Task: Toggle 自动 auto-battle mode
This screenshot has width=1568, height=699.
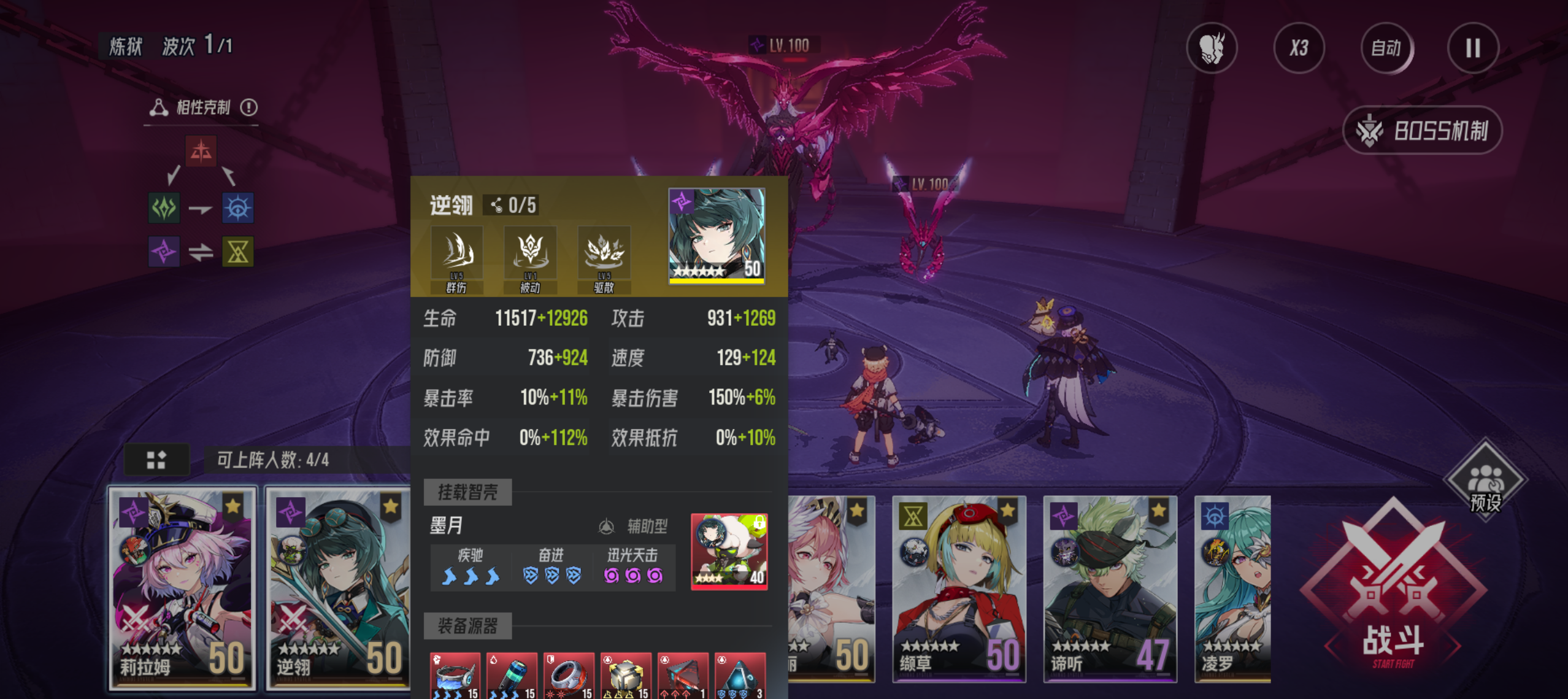Action: [x=1386, y=48]
